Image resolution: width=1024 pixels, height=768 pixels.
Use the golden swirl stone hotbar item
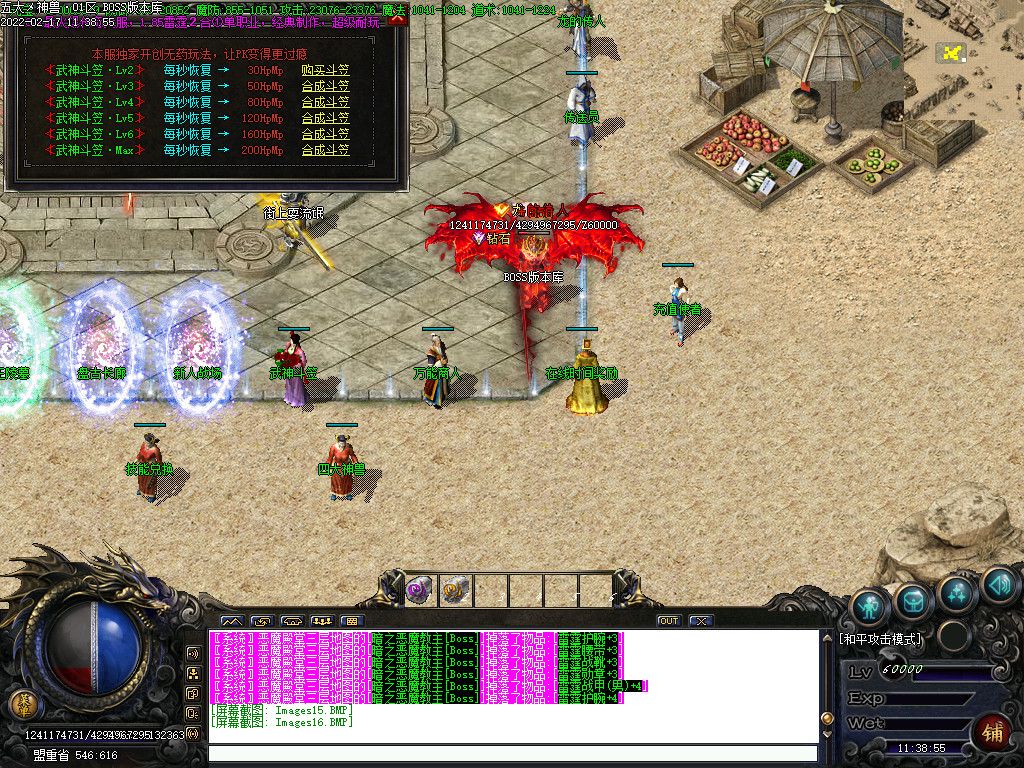coord(455,589)
